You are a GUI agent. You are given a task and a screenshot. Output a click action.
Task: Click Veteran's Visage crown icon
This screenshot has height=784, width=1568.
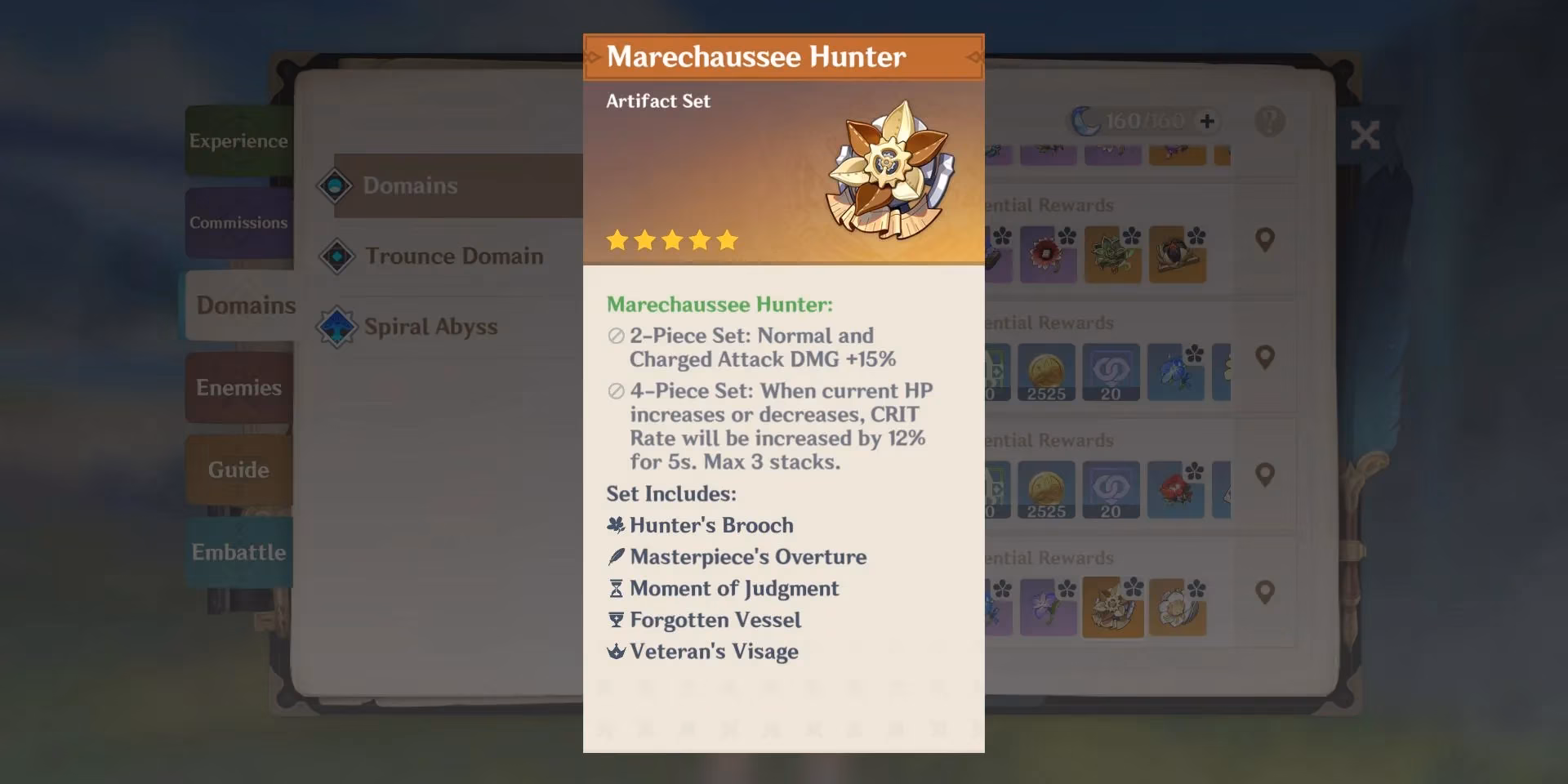(x=615, y=651)
